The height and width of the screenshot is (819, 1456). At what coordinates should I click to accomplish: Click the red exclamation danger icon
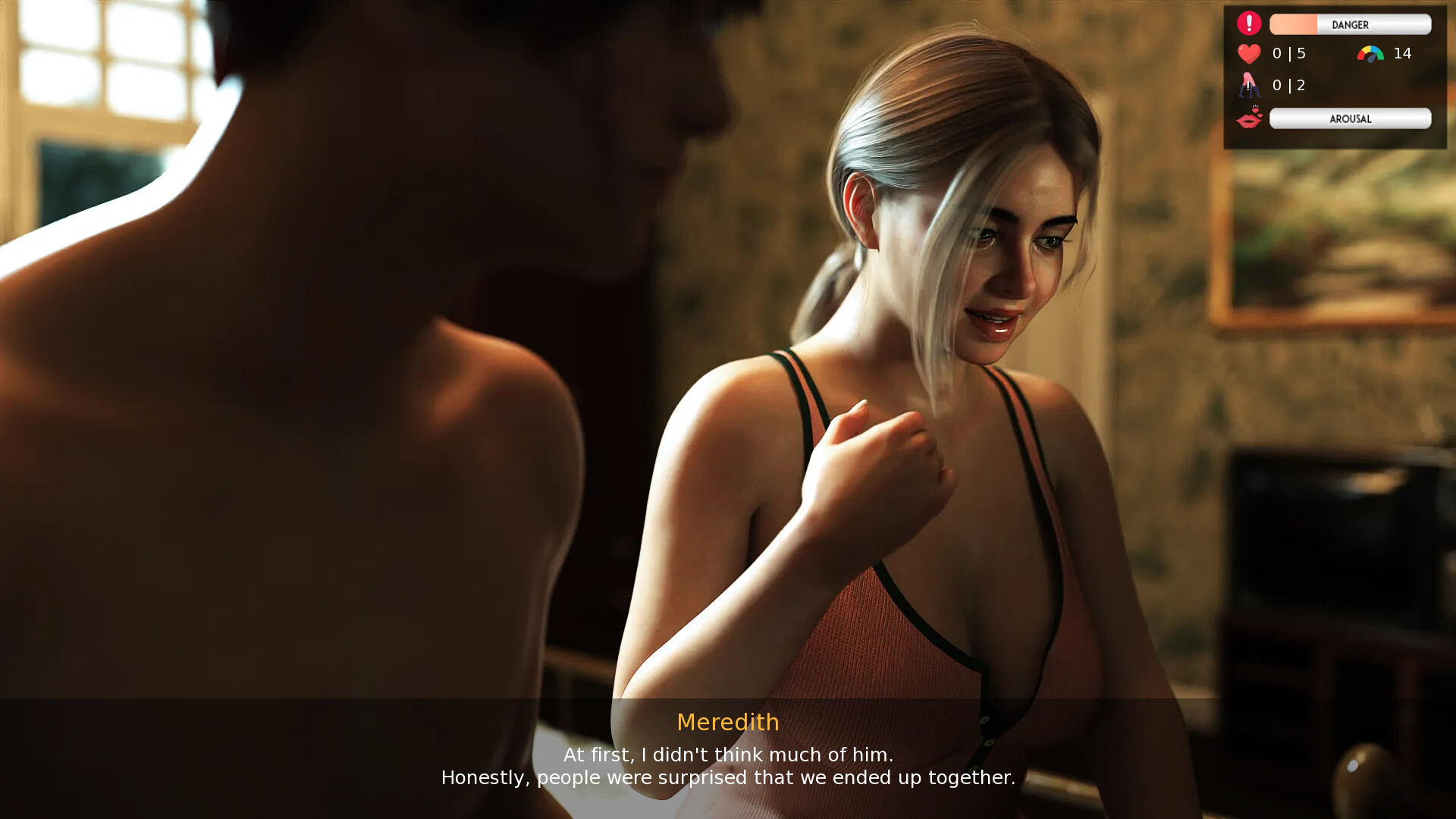point(1248,22)
